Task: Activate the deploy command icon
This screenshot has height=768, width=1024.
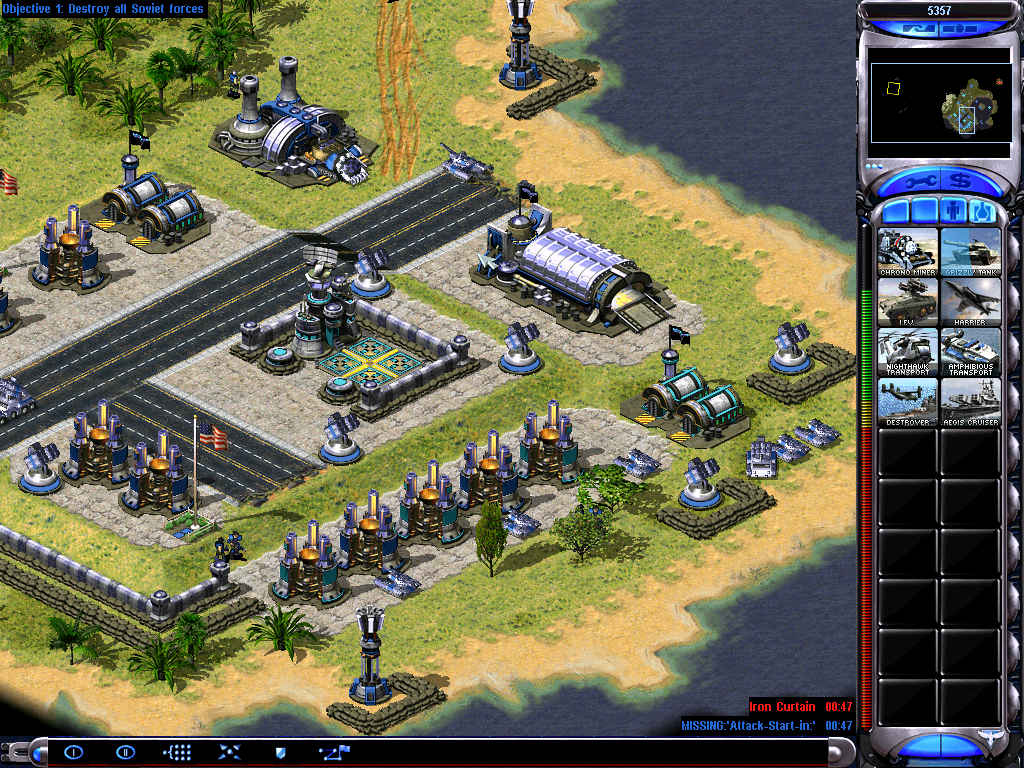Action: [229, 752]
